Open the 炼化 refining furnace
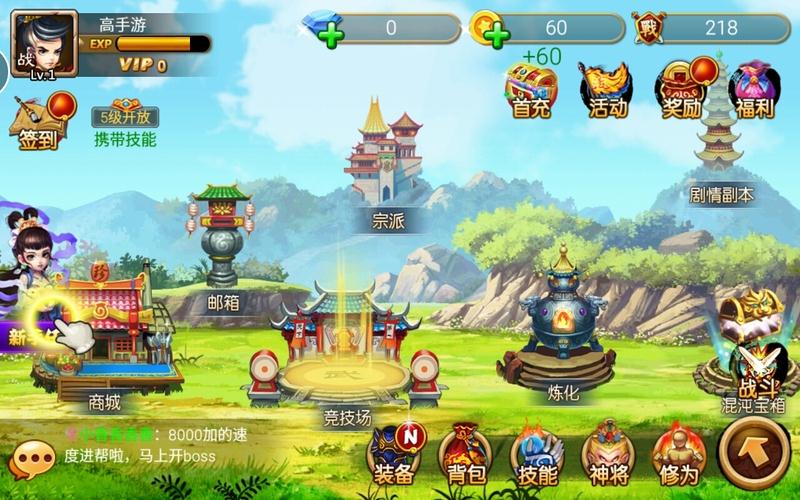The height and width of the screenshot is (500, 800). (564, 320)
